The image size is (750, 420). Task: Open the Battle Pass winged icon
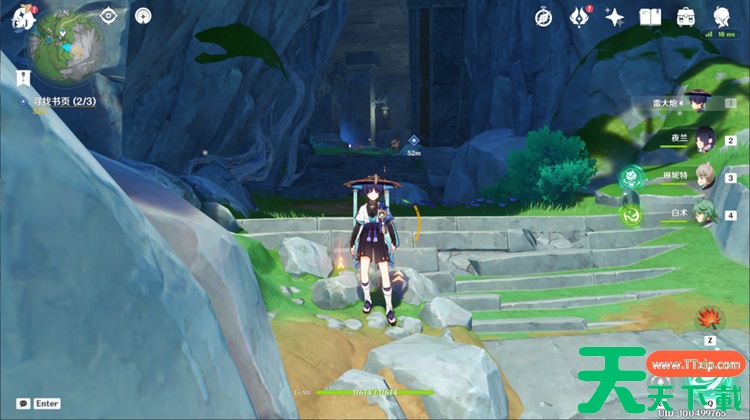(580, 17)
